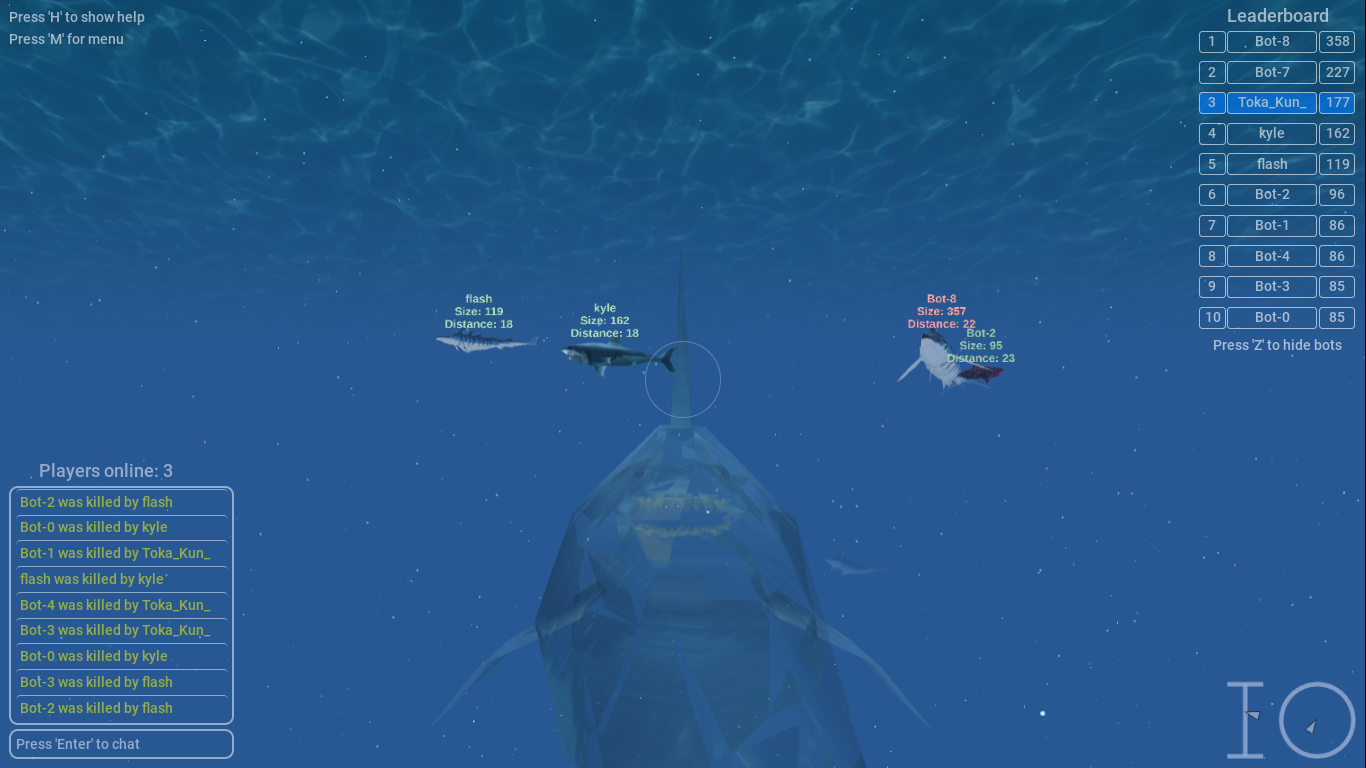This screenshot has height=768, width=1366.
Task: Click the small distant shark on the right
Action: (x=850, y=567)
